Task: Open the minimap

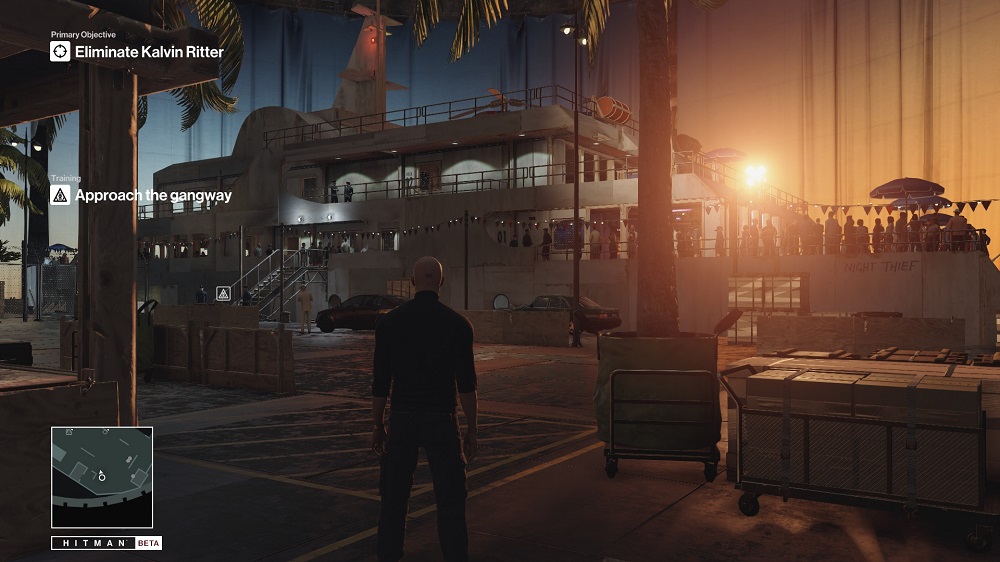Action: point(102,477)
